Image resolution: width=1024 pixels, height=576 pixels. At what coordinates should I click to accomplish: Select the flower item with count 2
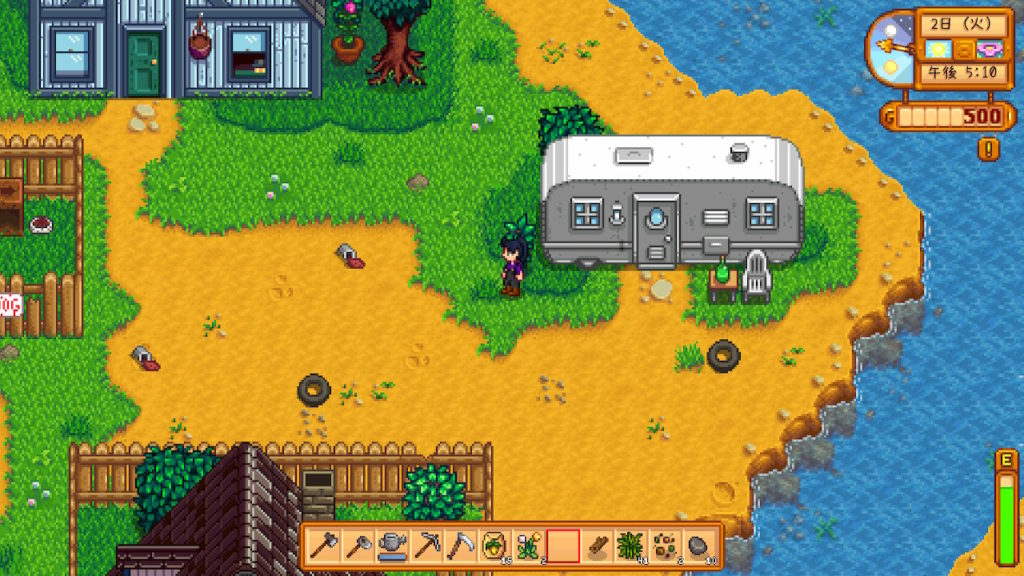pos(529,546)
